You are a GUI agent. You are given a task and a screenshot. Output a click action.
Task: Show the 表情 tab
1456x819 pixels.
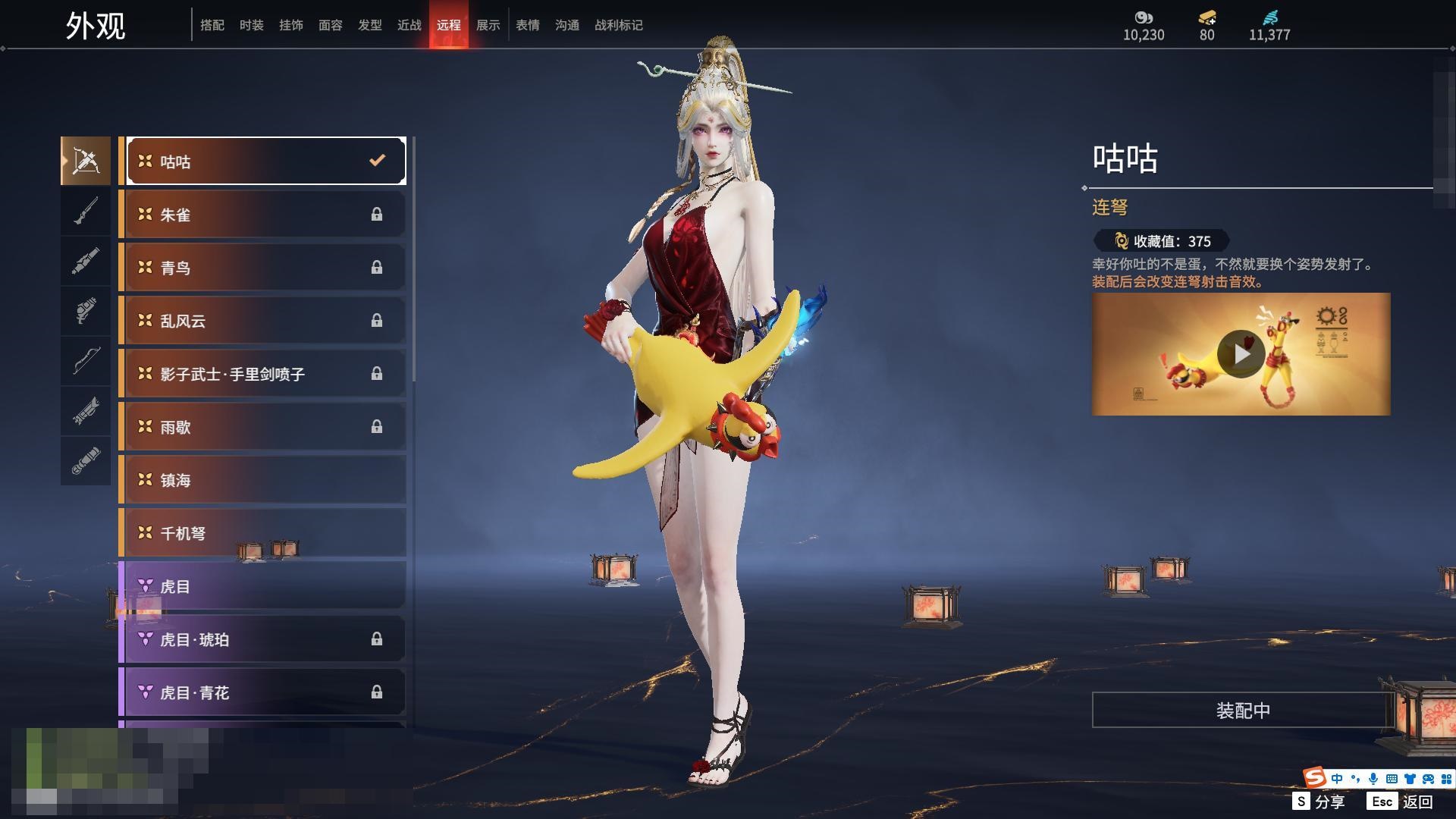coord(527,25)
